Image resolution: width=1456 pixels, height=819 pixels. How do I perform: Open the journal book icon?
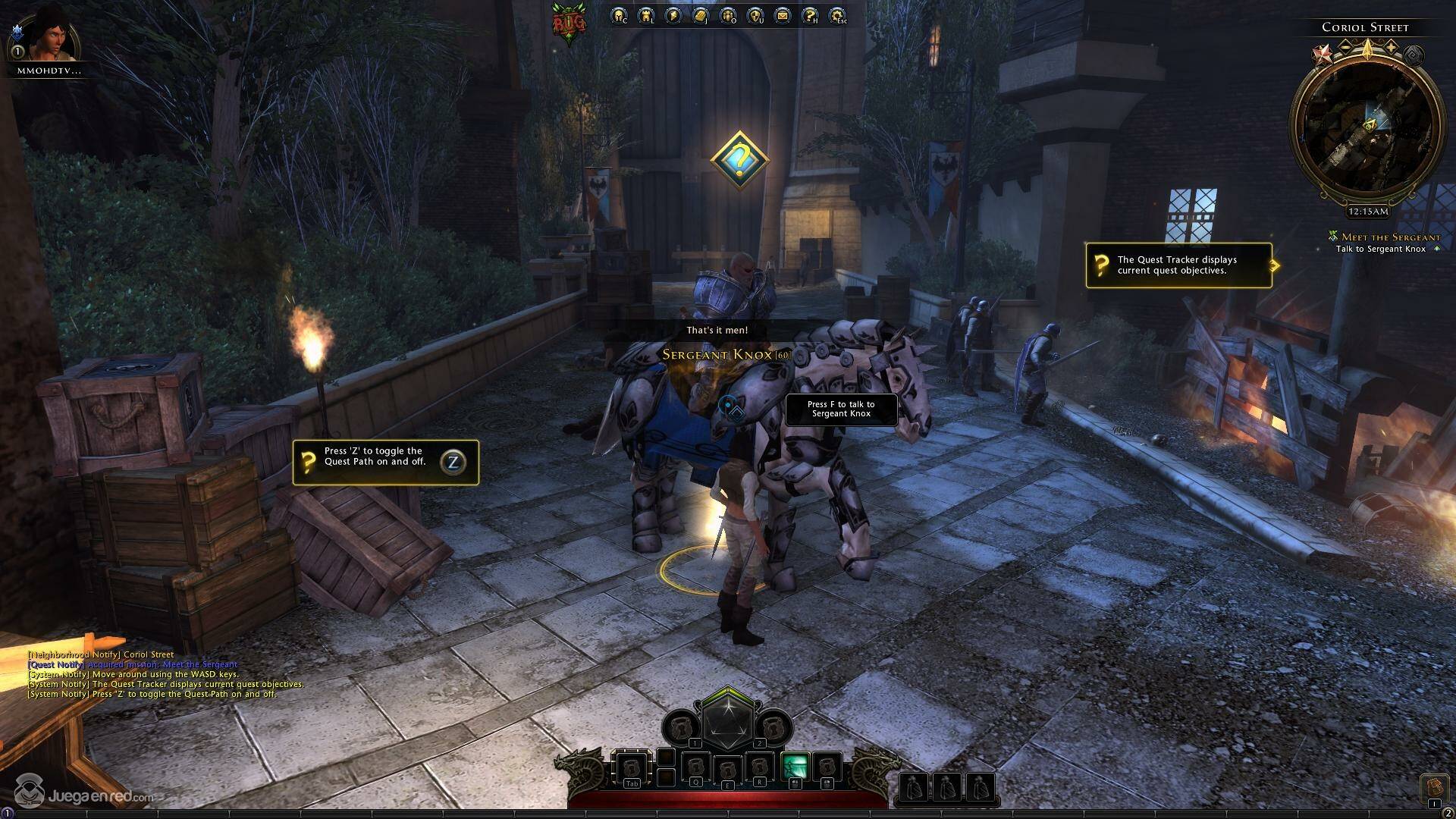click(x=701, y=15)
